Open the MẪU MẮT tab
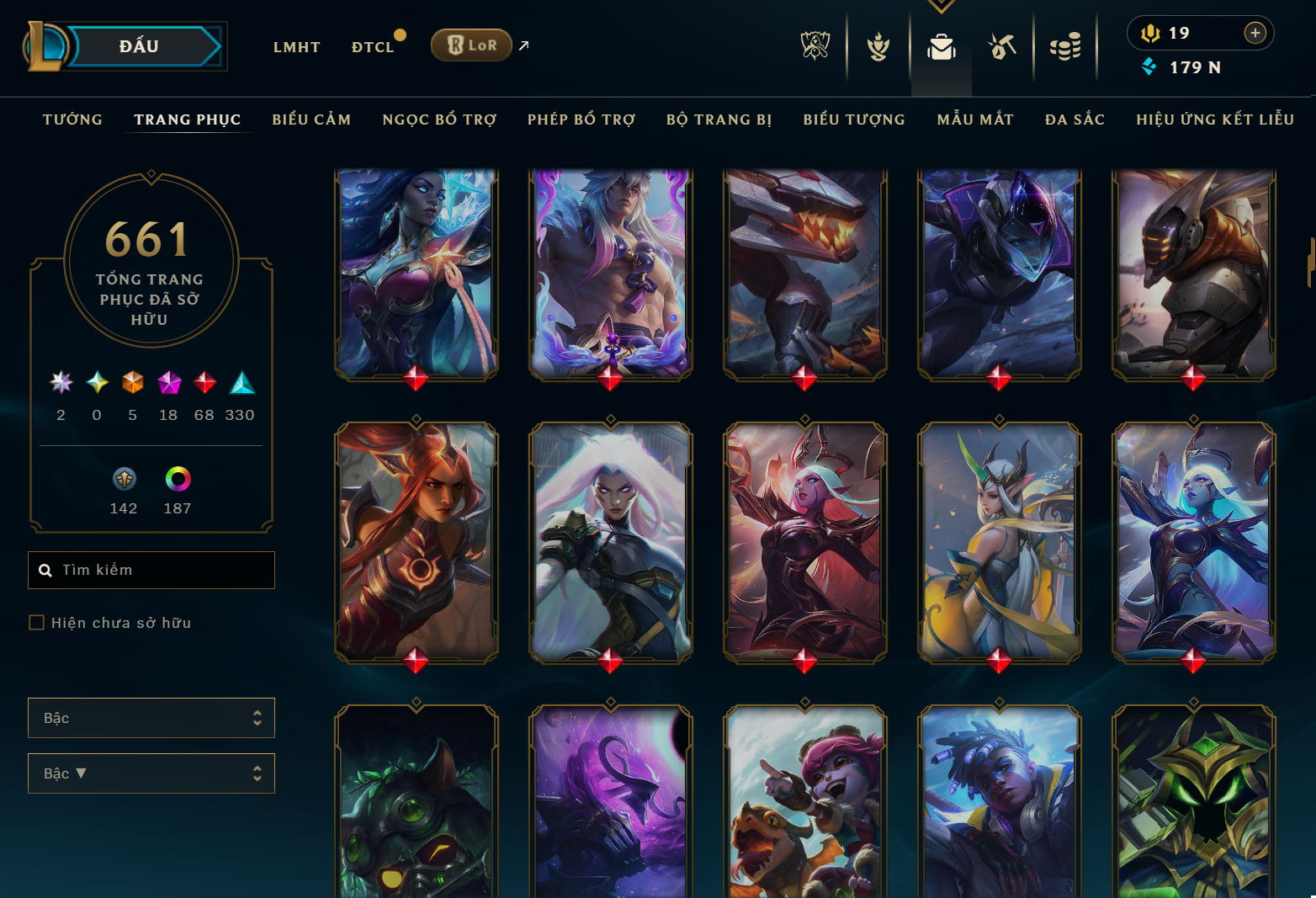 point(975,120)
